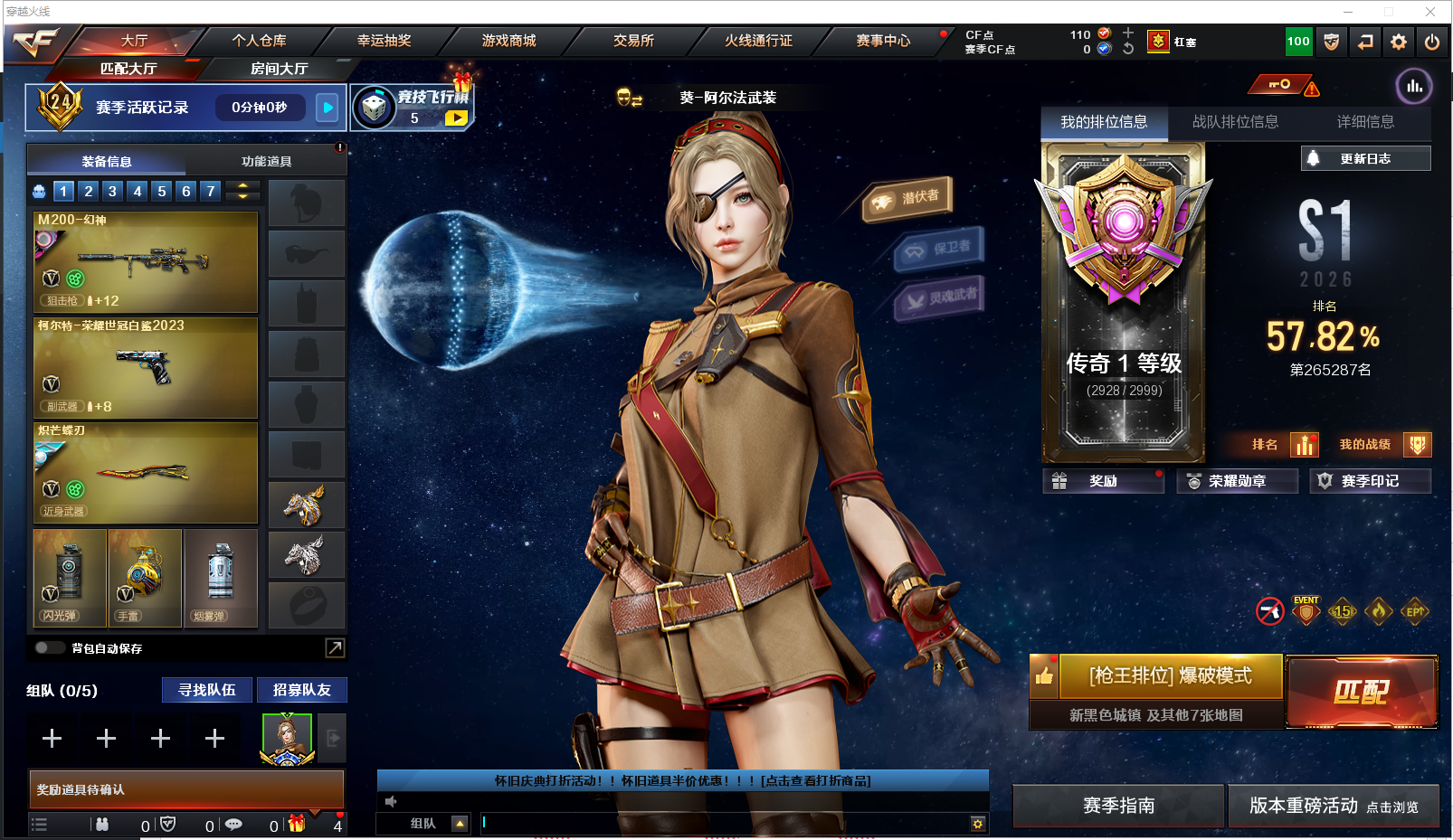Open 个人仓库 personal inventory
Viewport: 1453px width, 840px height.
[259, 41]
